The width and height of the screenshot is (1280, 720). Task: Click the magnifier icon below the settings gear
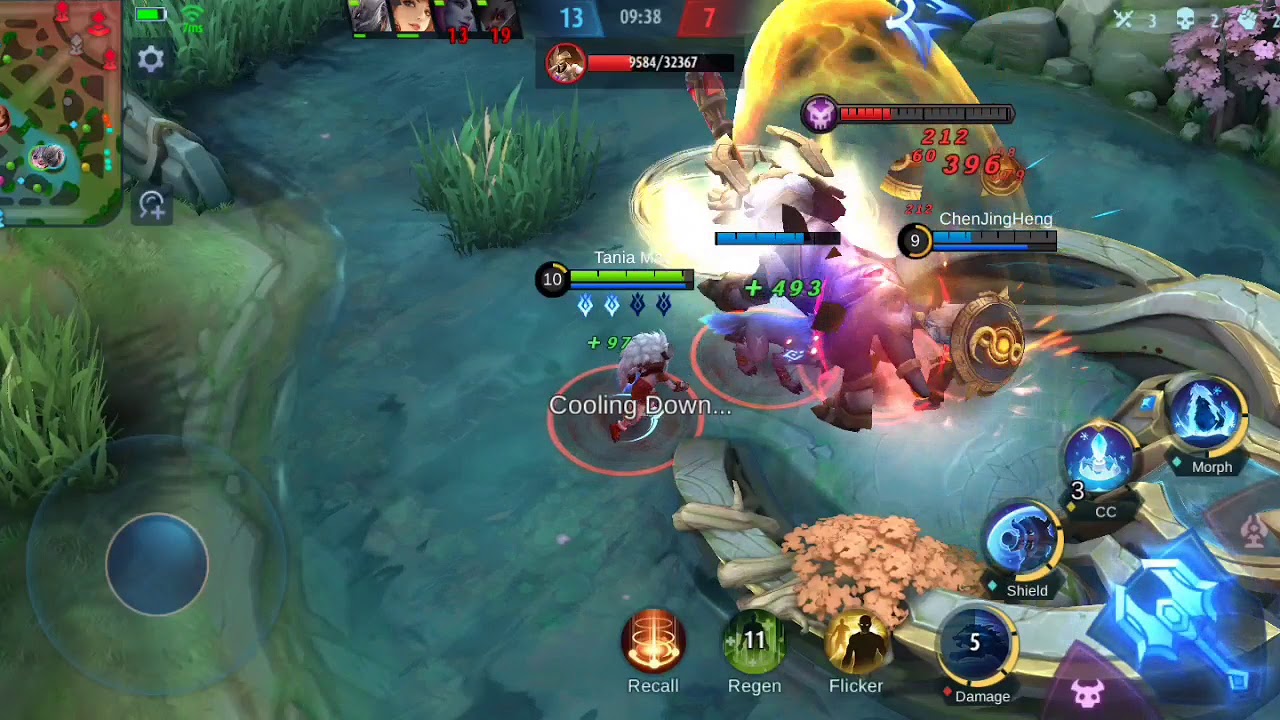tap(152, 206)
